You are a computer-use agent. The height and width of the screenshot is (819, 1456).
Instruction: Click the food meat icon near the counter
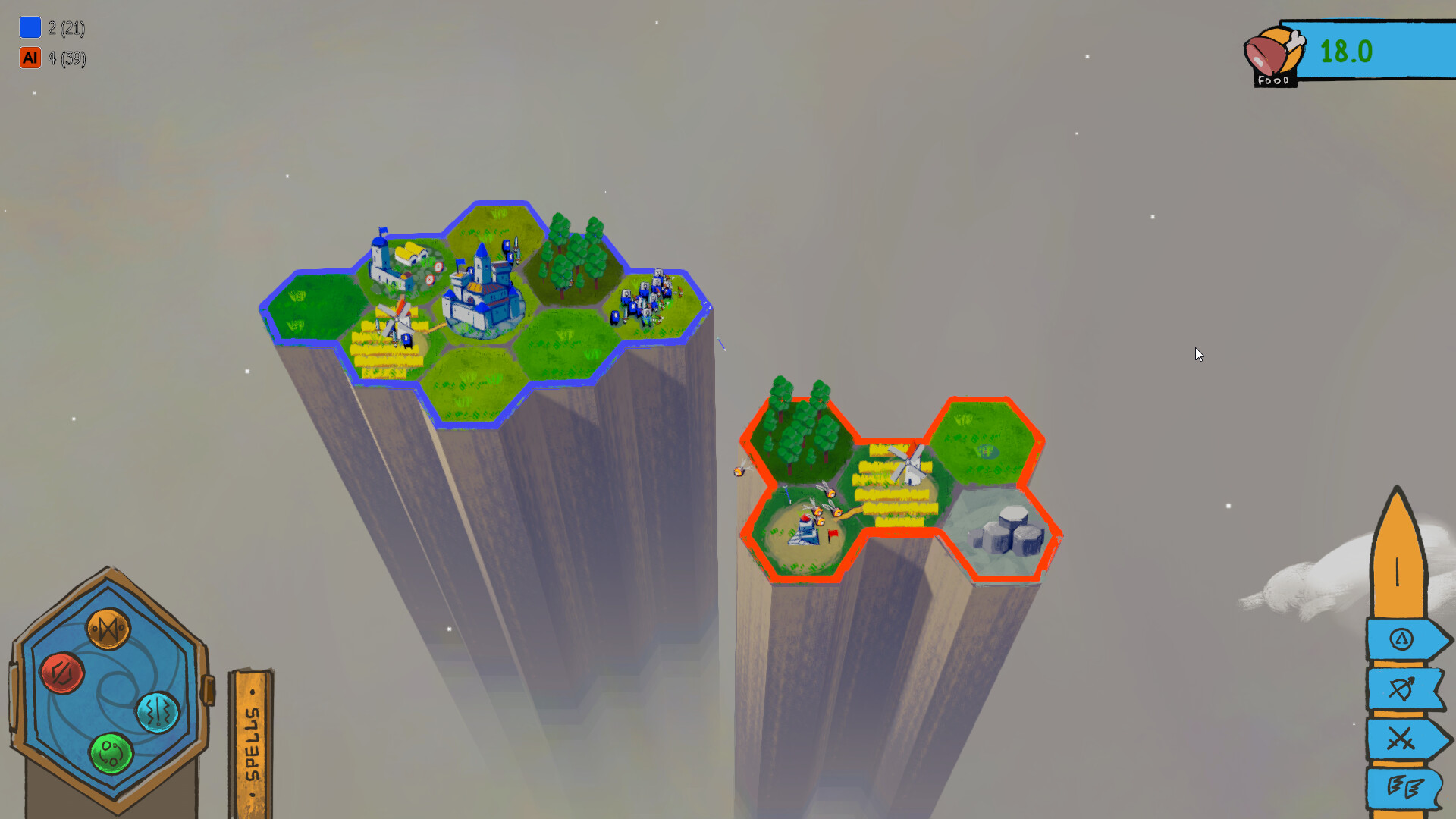1272,53
